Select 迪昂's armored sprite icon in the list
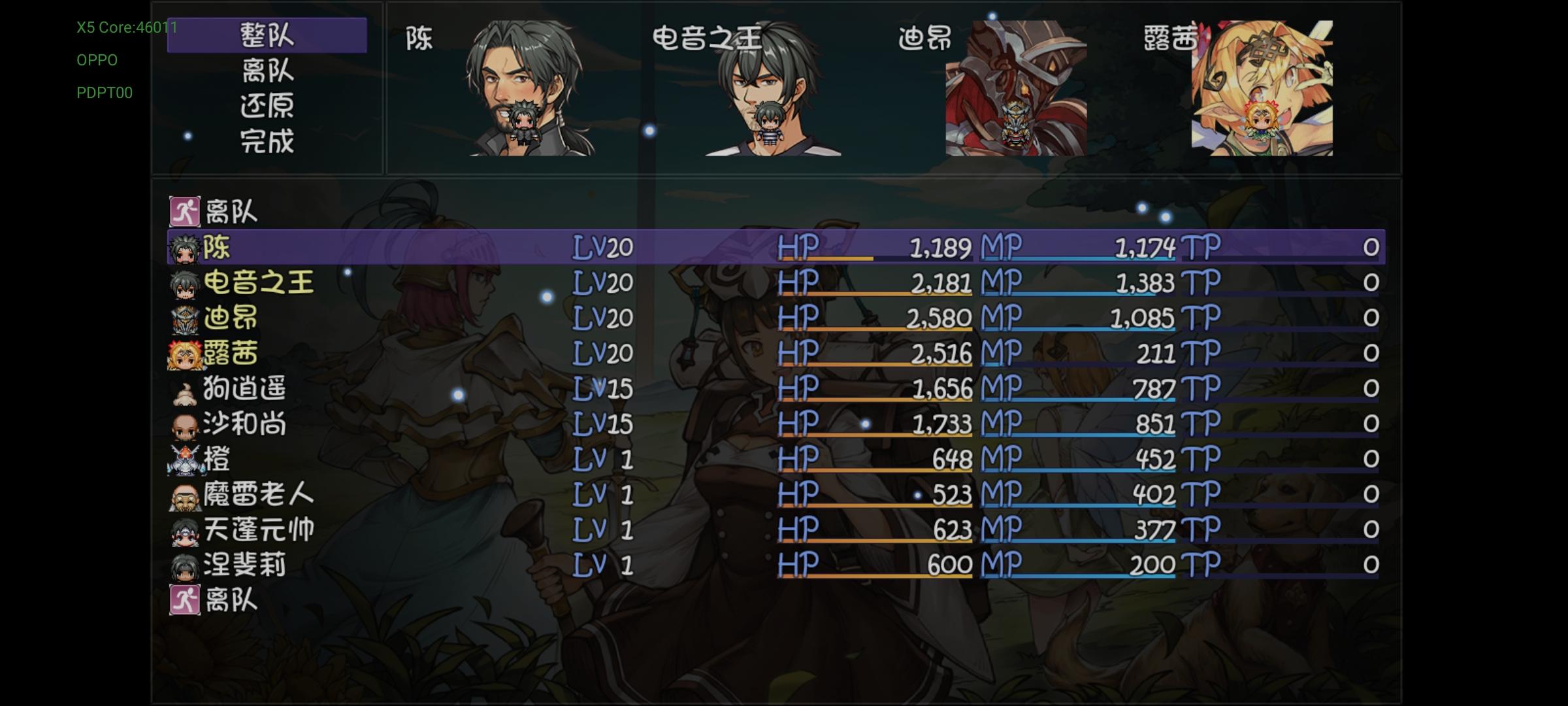Screen dimensions: 1568x706 tap(185, 318)
